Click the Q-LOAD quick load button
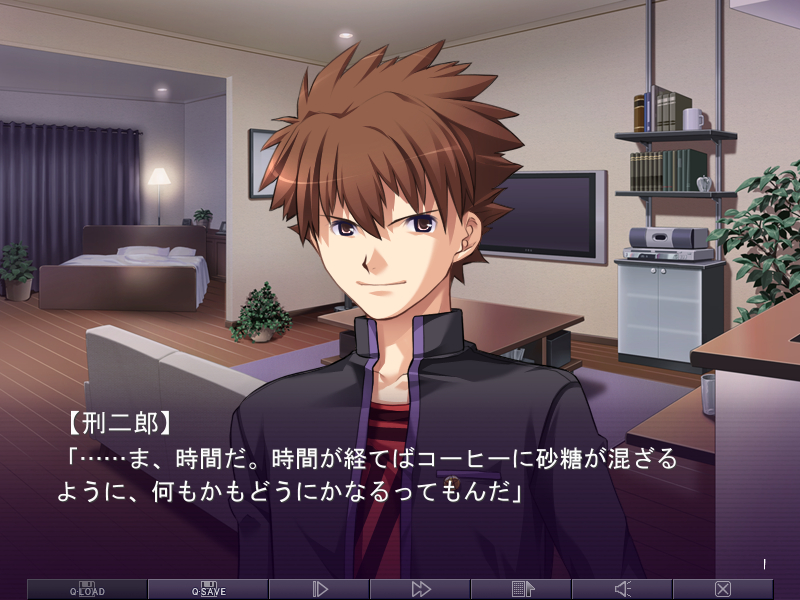Viewport: 800px width, 600px height. point(87,589)
